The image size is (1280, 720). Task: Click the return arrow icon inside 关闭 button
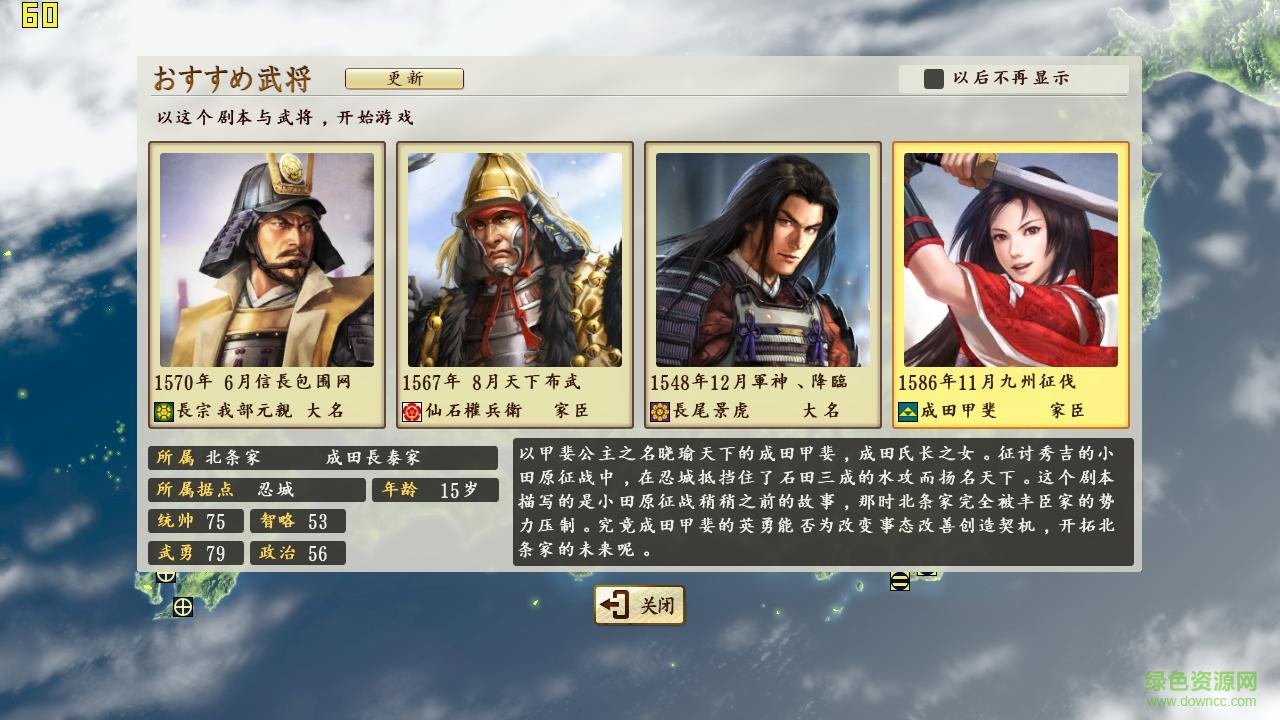(613, 604)
